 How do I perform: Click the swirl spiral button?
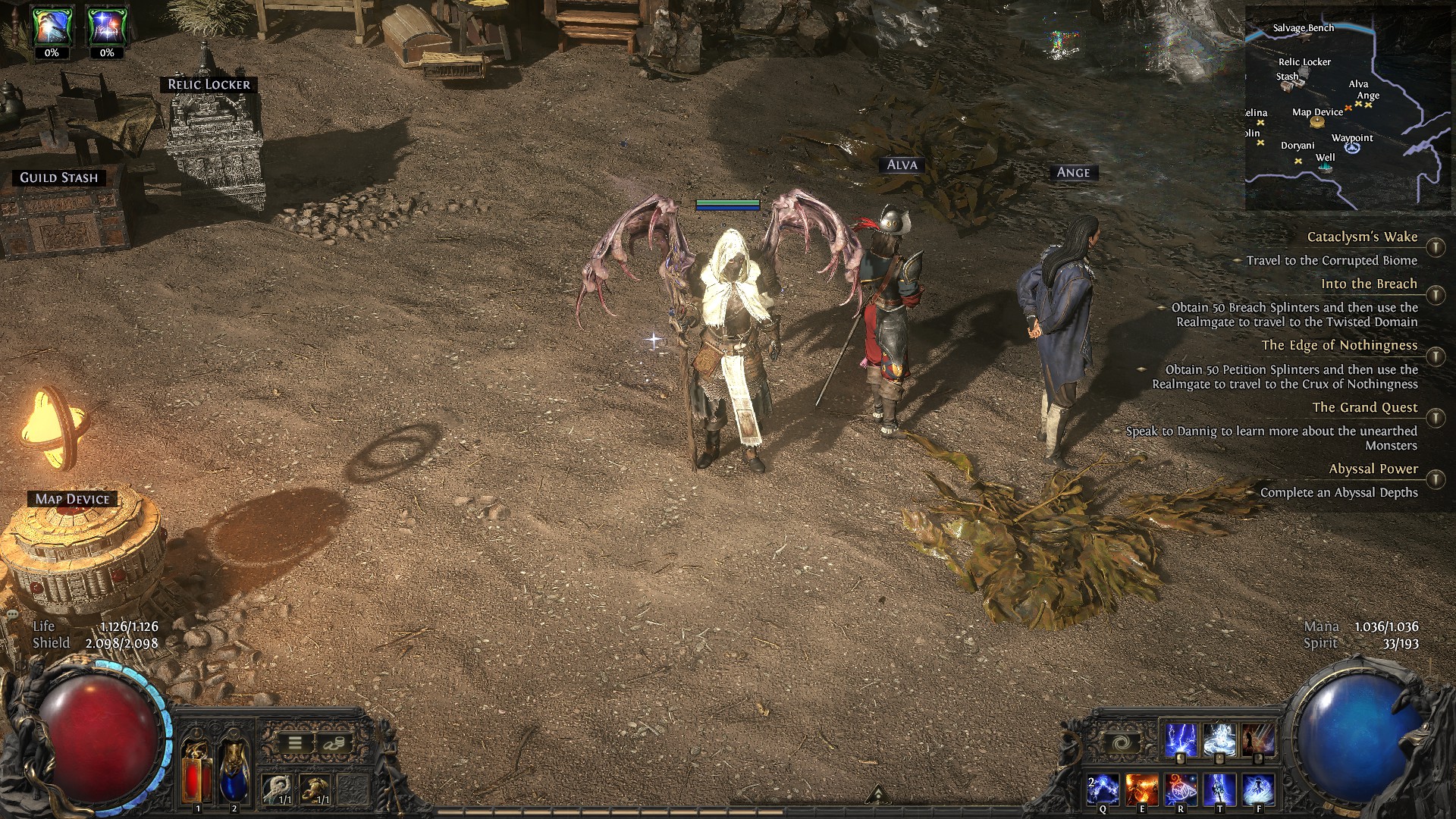[x=1121, y=744]
